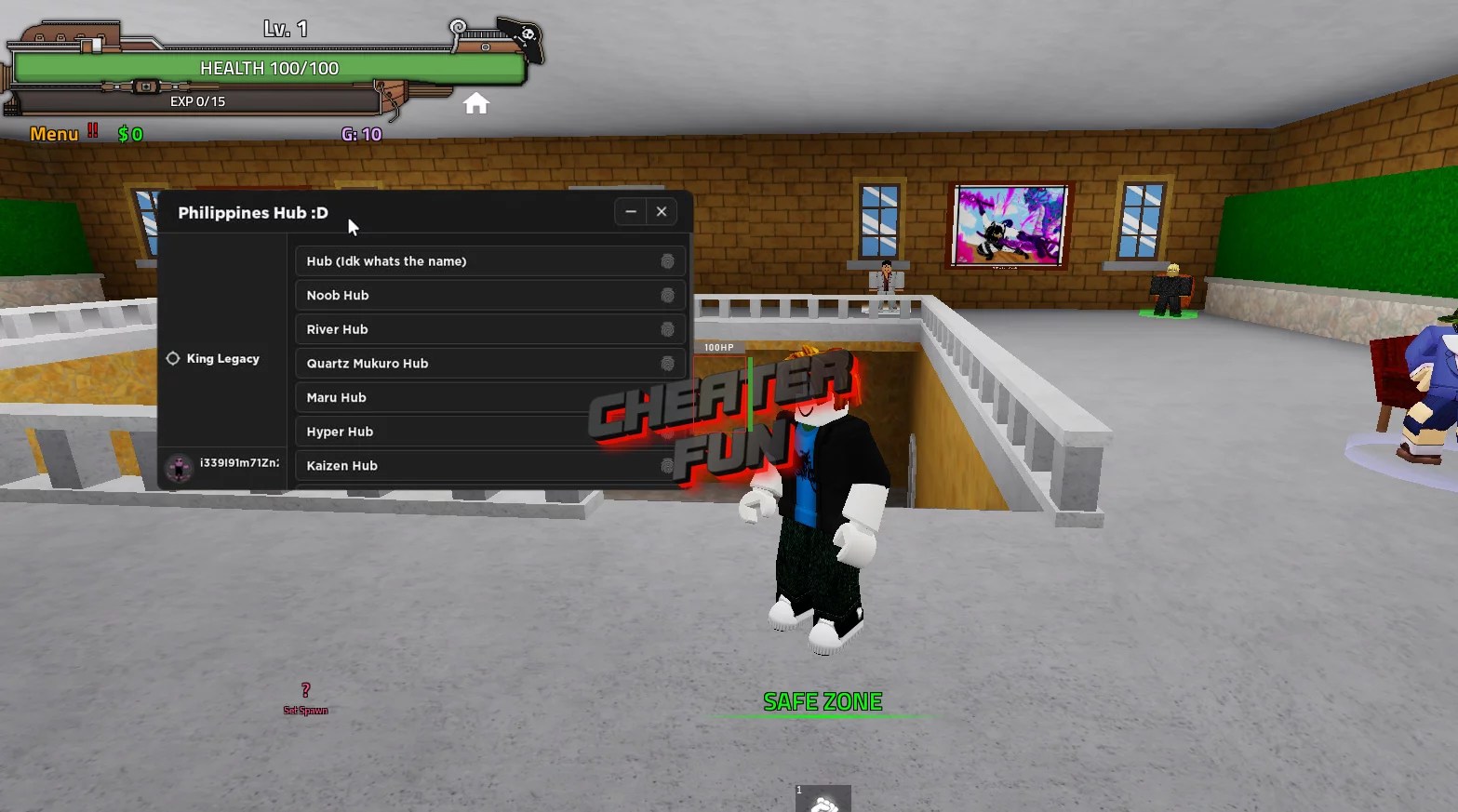The width and height of the screenshot is (1458, 812).
Task: Click the fingerprint icon next to Noob Hub
Action: (x=667, y=295)
